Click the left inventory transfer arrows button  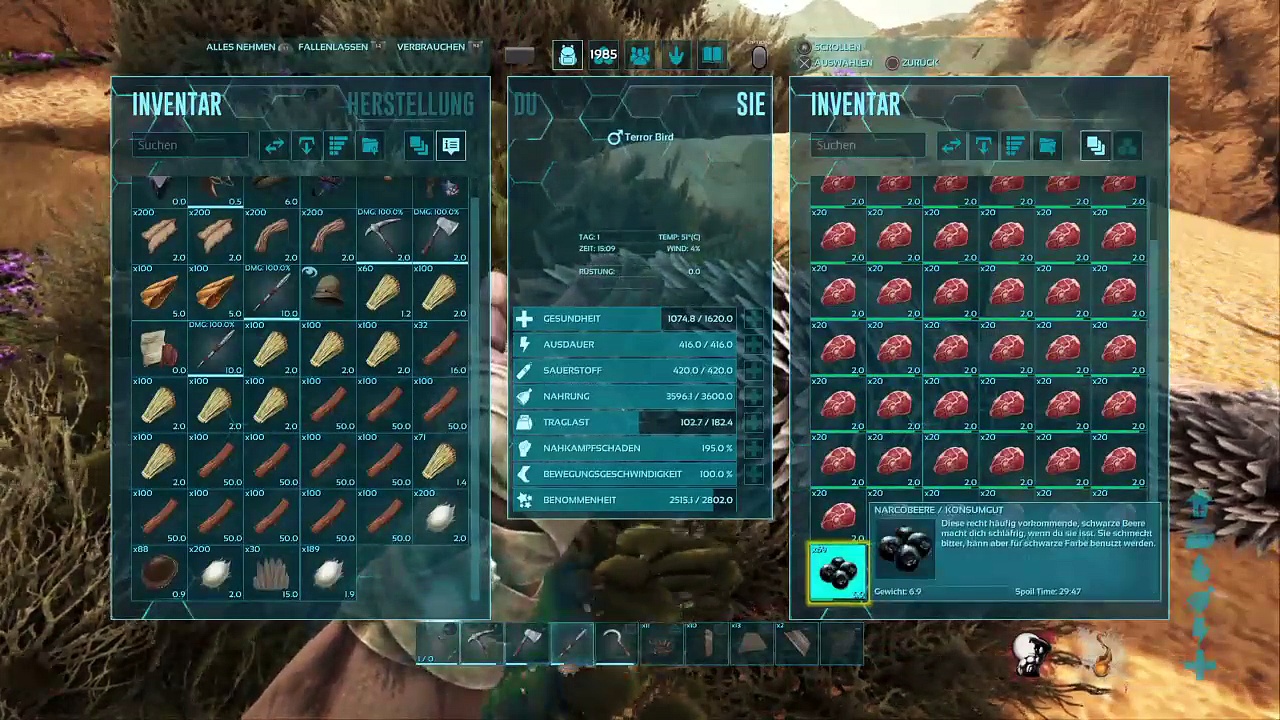pyautogui.click(x=274, y=146)
